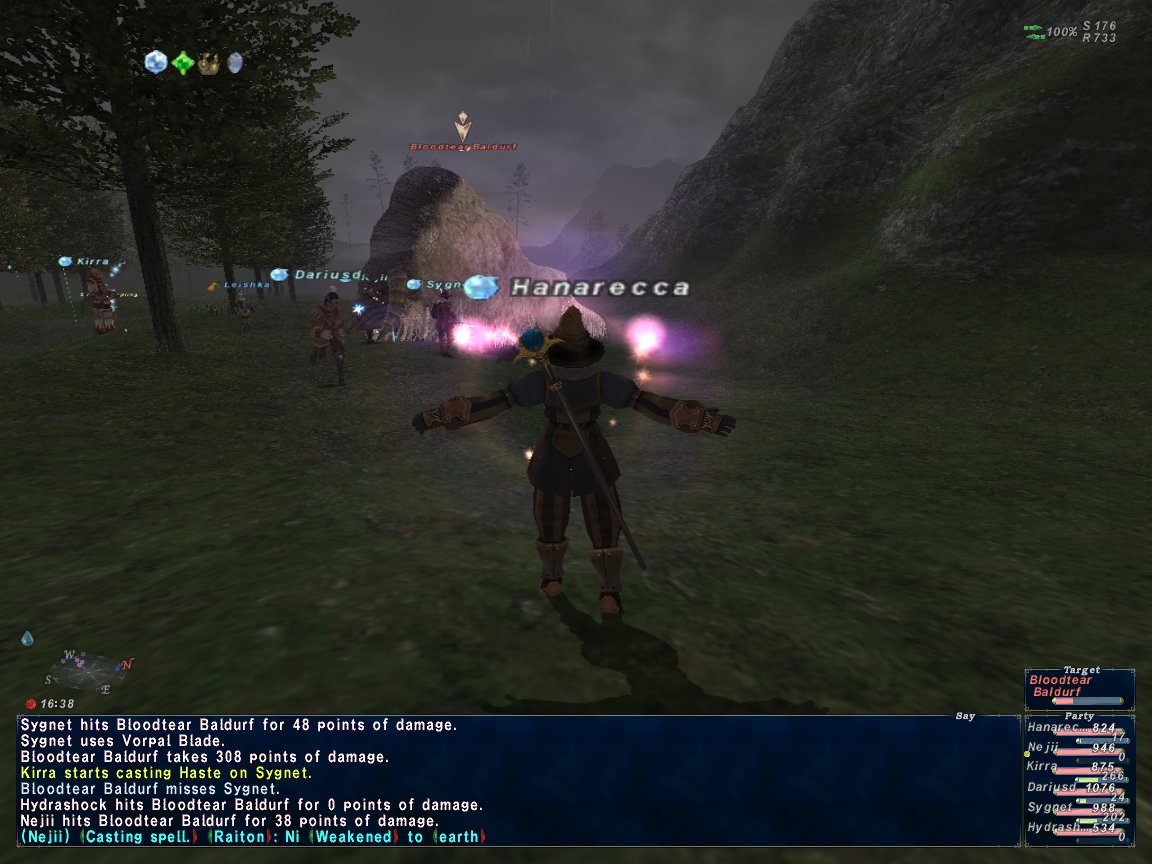Select the green cross status effect icon
1152x864 pixels.
pos(182,63)
